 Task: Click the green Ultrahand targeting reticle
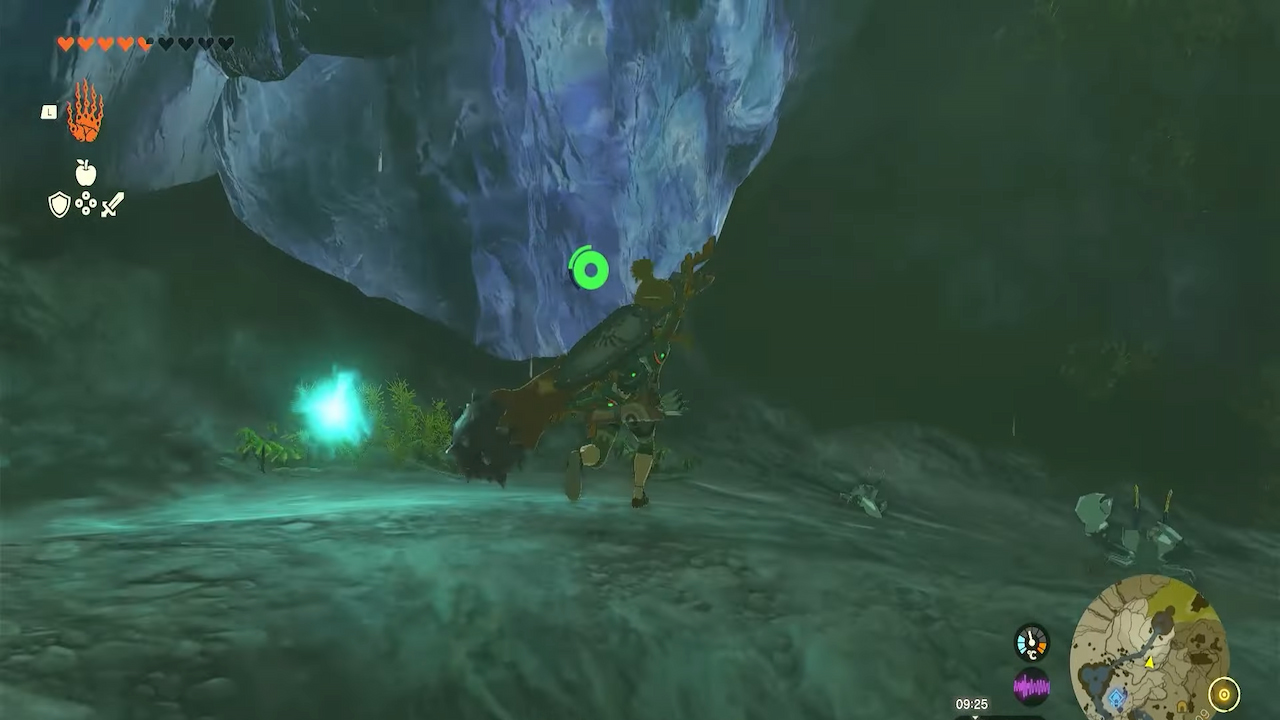(x=588, y=267)
